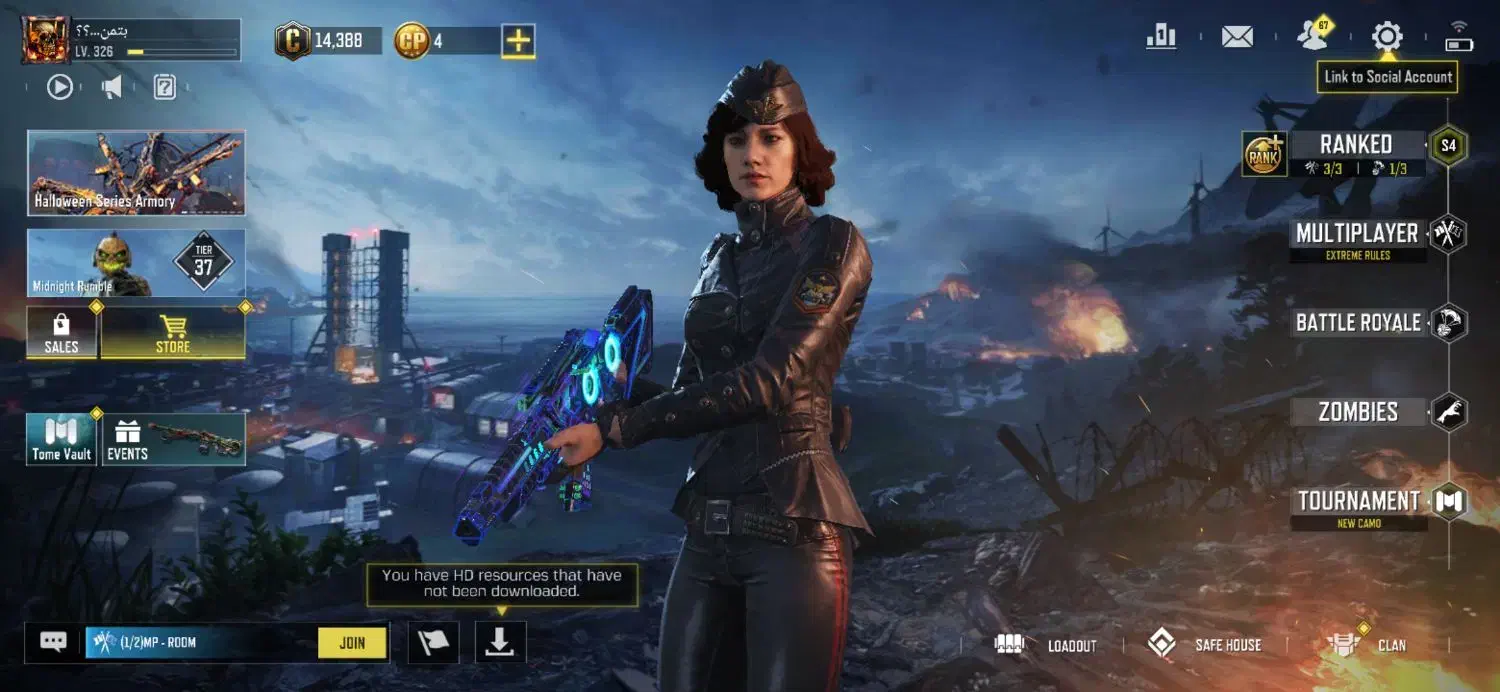This screenshot has width=1500, height=692.
Task: Download the HD resources
Action: (500, 643)
